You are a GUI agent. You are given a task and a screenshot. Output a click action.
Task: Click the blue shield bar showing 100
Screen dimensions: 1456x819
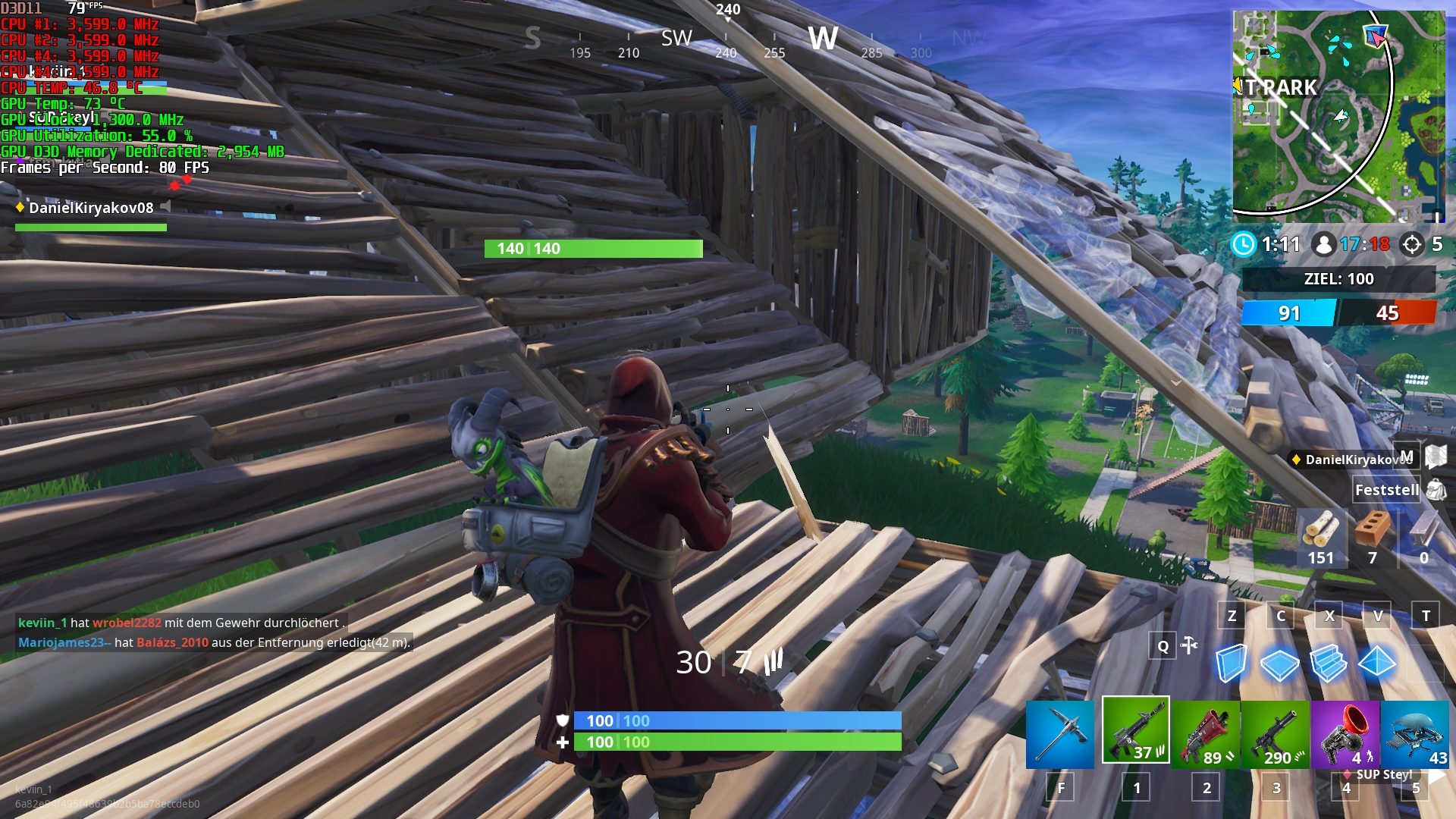tap(736, 721)
